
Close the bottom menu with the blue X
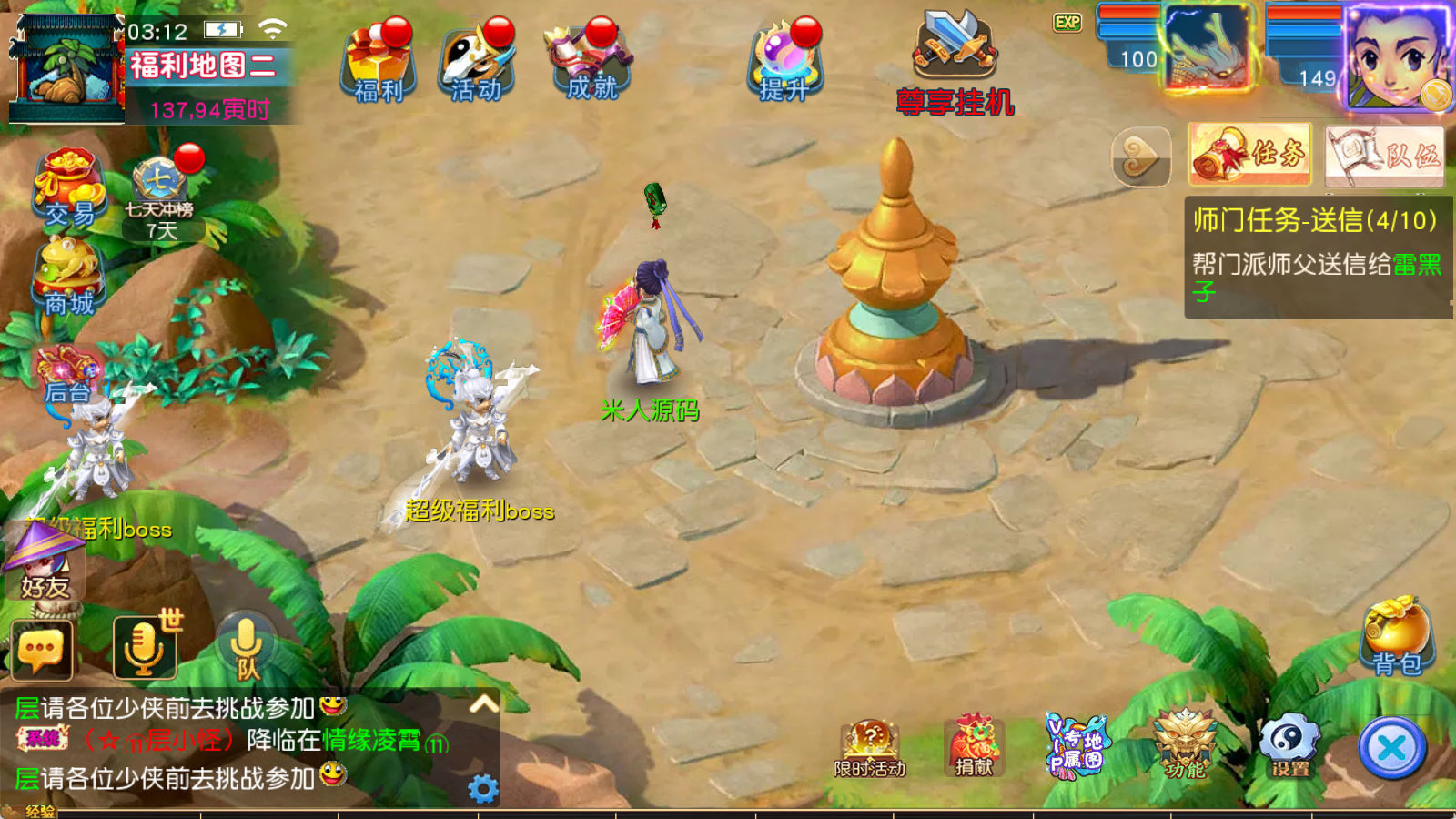point(1391,749)
